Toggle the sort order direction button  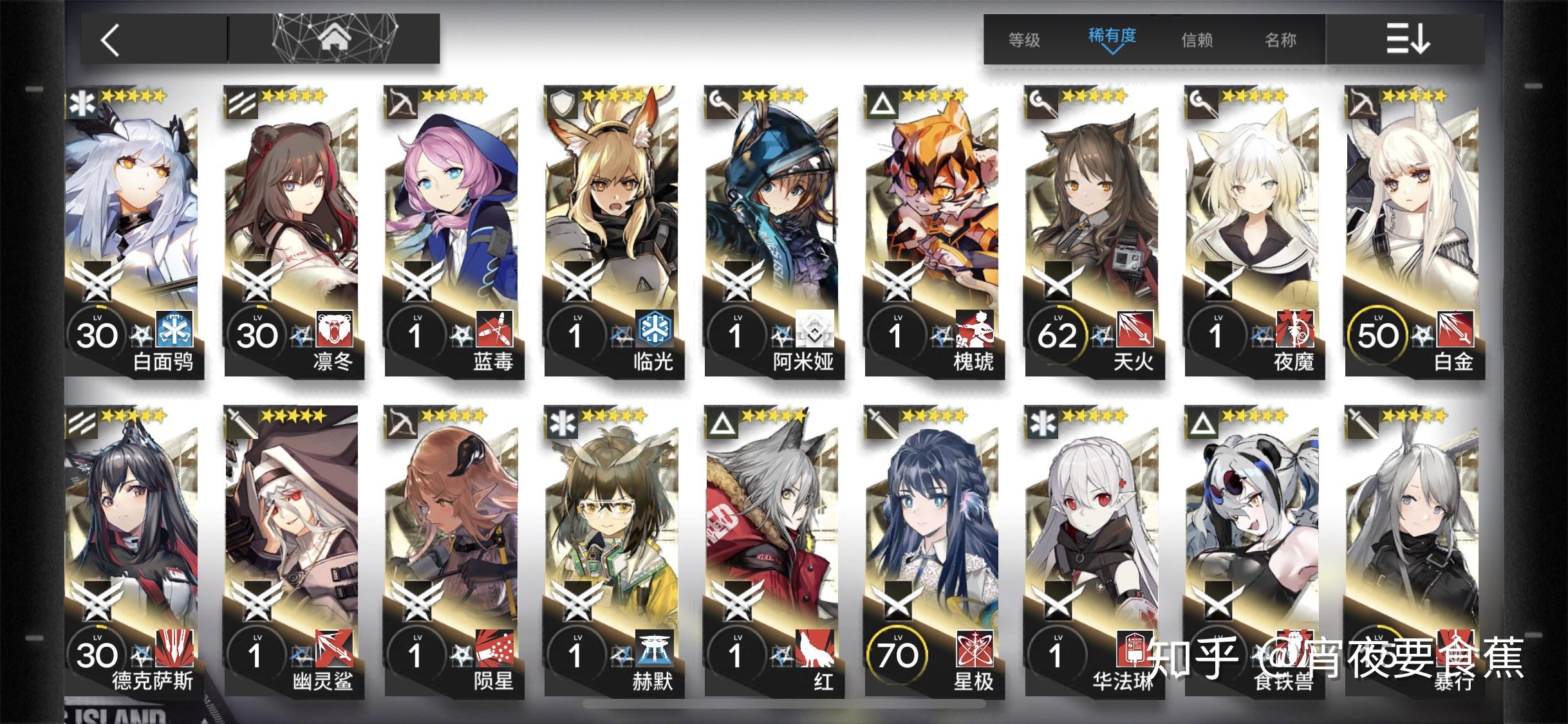(1408, 40)
